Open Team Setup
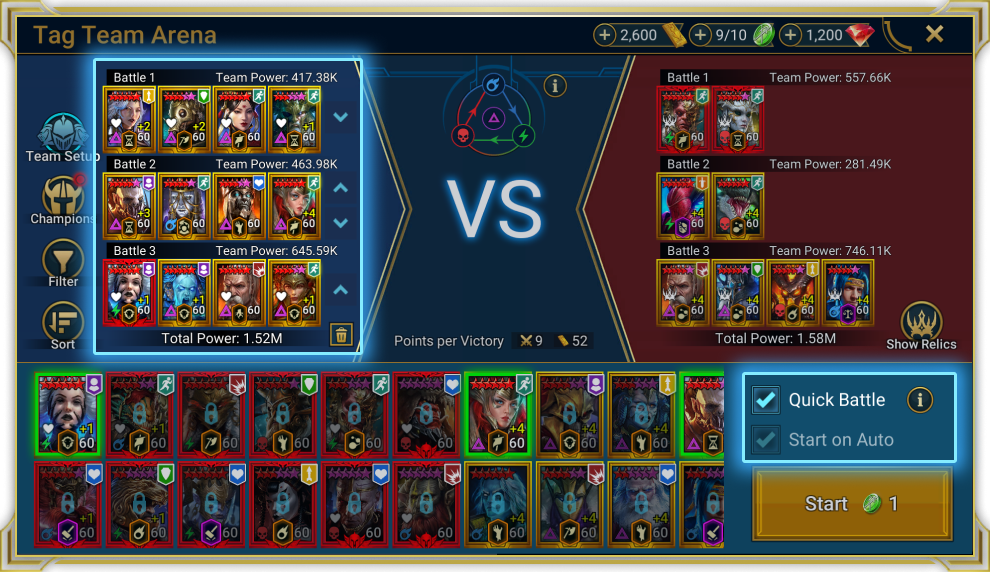This screenshot has height=572, width=990. click(x=63, y=137)
